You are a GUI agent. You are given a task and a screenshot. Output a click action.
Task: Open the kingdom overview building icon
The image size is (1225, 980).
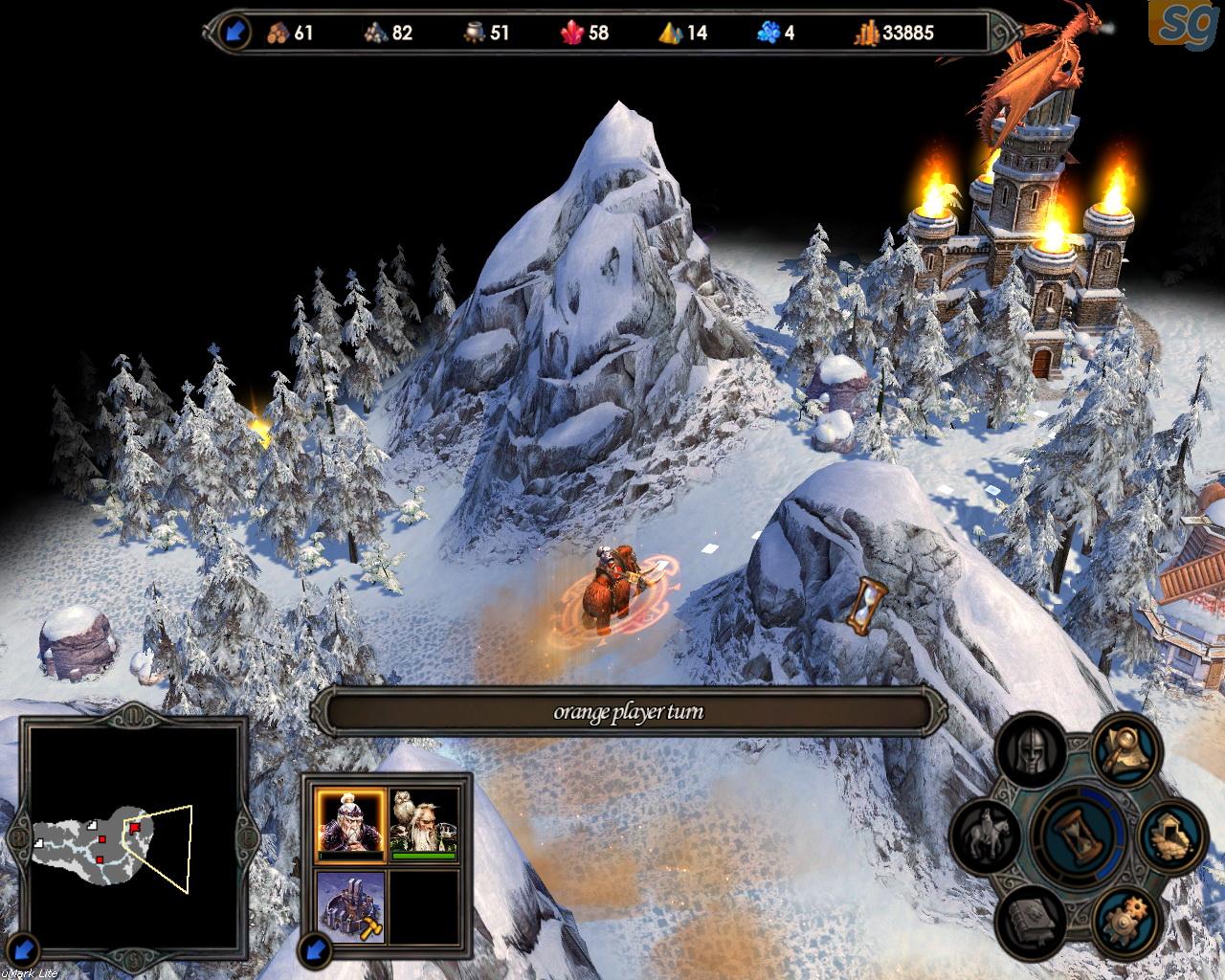(1169, 833)
